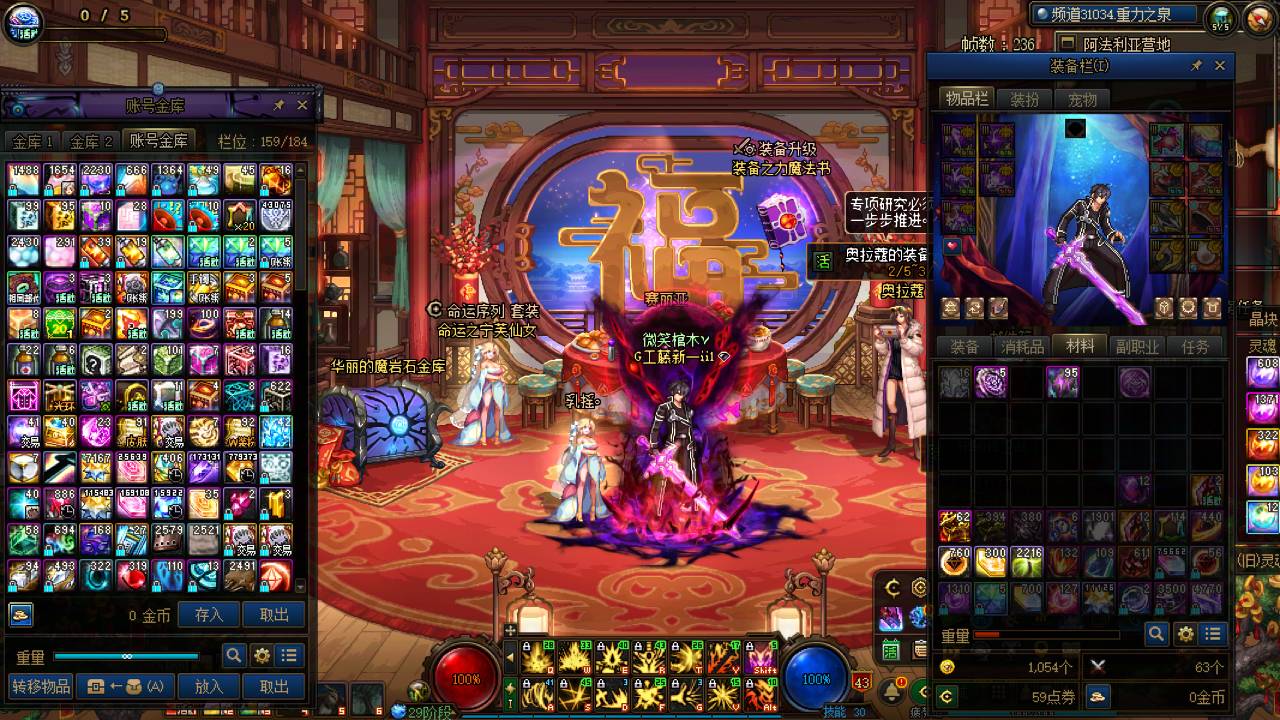Open the 宠物 tab
1280x720 pixels.
click(1082, 99)
